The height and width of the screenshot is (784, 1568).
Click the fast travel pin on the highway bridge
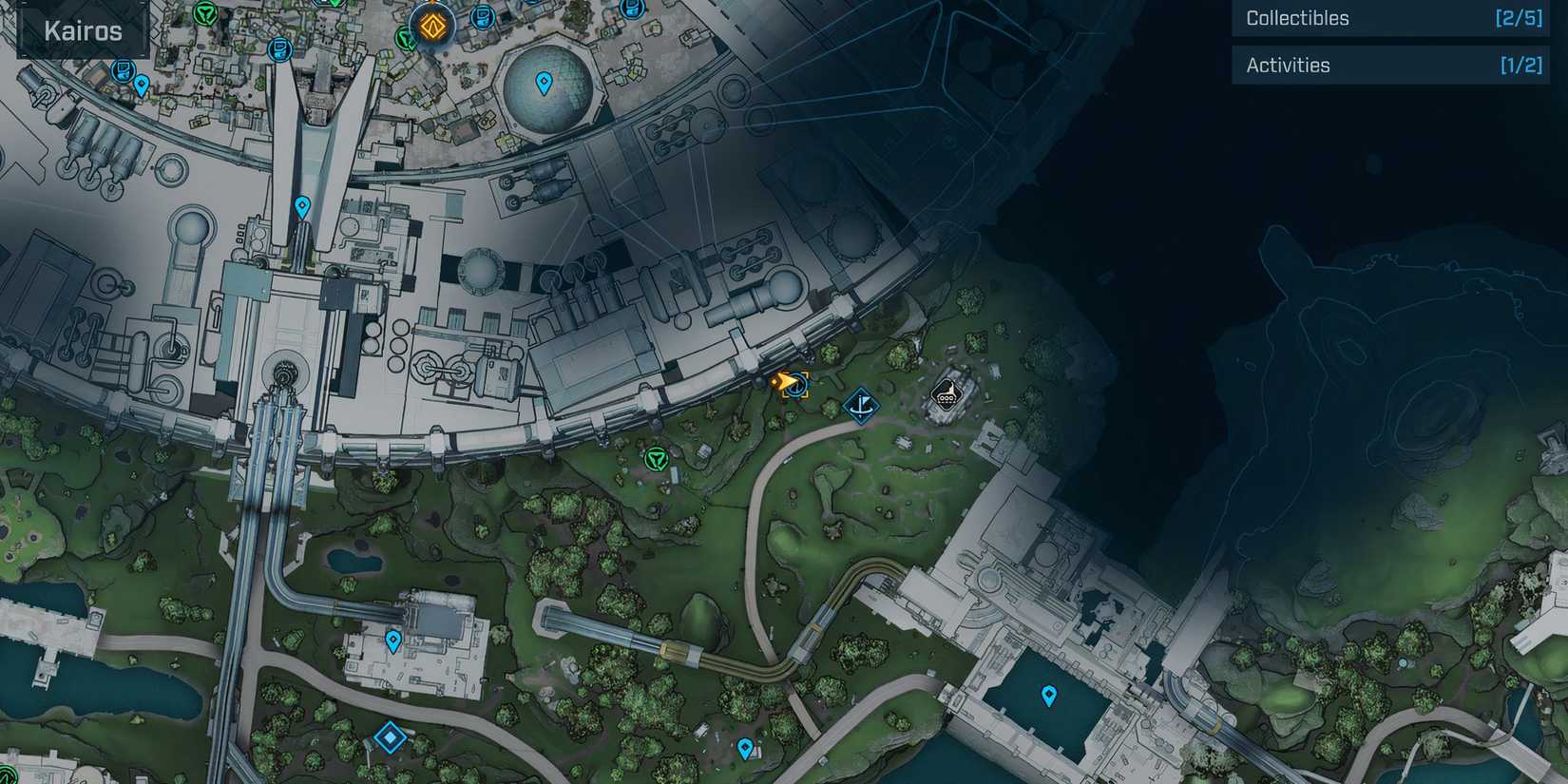303,204
